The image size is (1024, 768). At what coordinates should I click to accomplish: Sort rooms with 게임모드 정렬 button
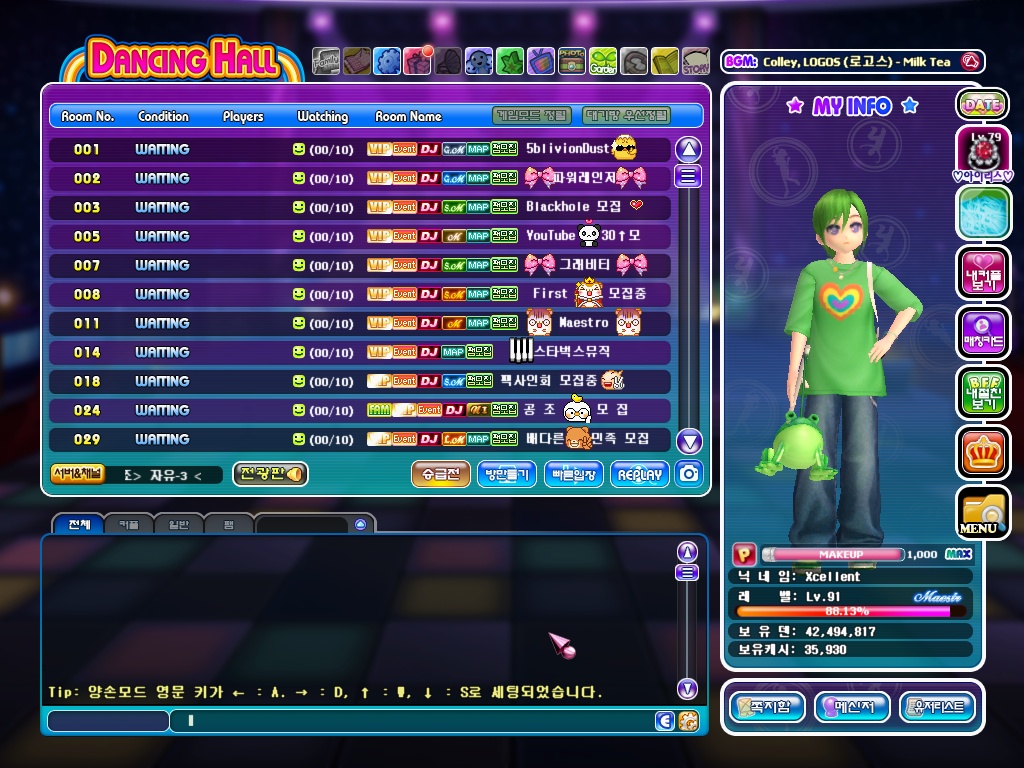click(532, 116)
